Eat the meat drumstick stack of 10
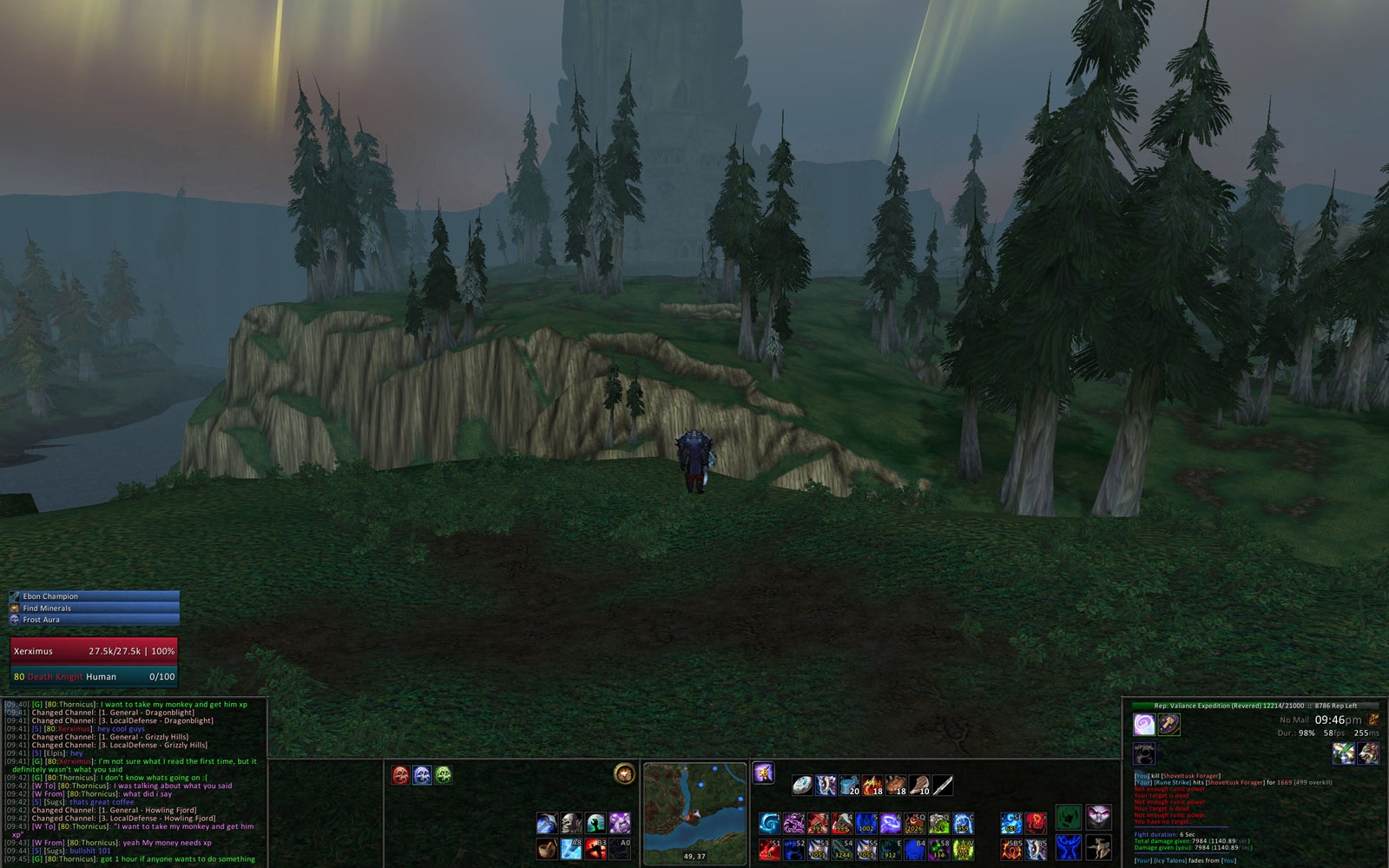1389x868 pixels. [x=919, y=786]
